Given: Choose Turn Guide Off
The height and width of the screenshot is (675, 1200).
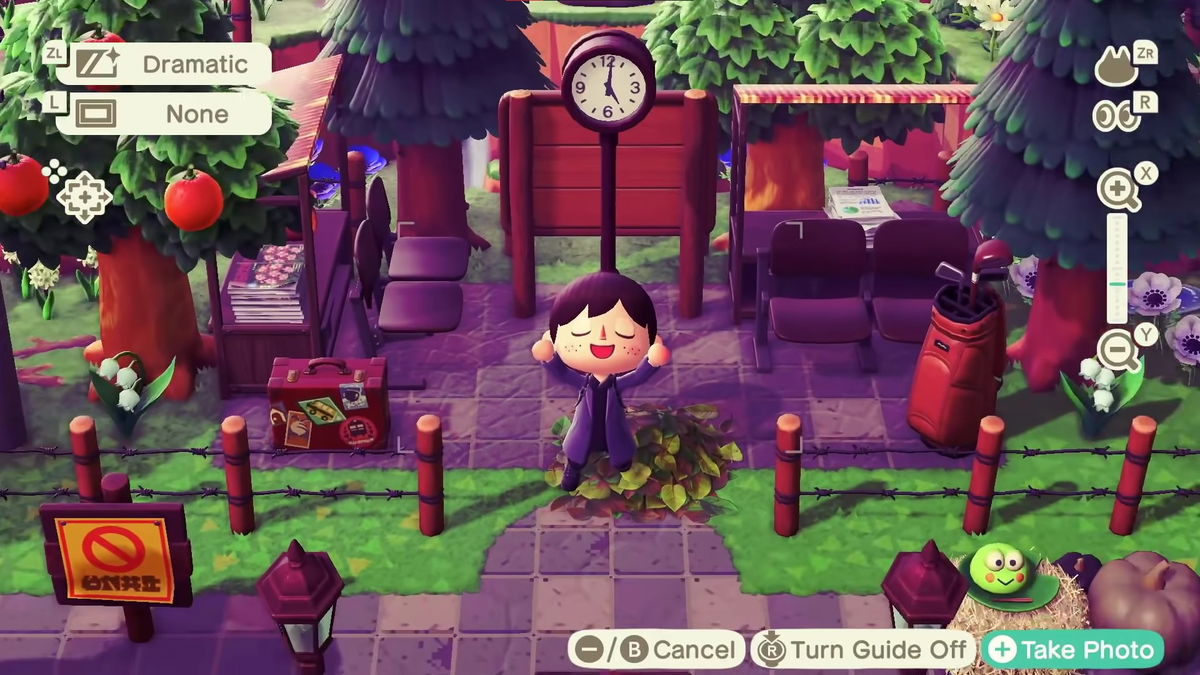Looking at the screenshot, I should click(x=862, y=650).
